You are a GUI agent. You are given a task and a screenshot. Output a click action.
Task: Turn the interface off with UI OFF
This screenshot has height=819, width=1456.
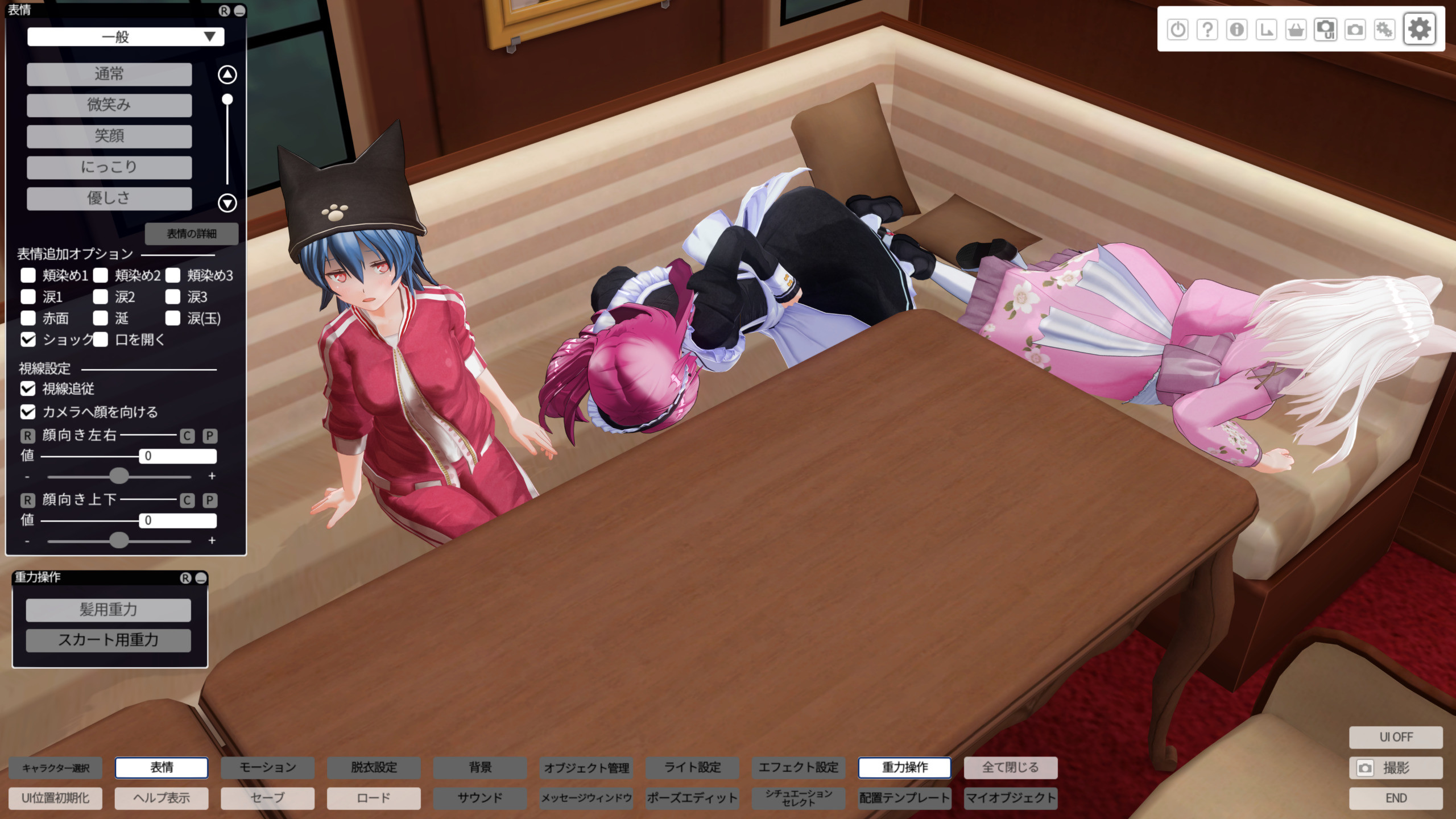tap(1396, 737)
